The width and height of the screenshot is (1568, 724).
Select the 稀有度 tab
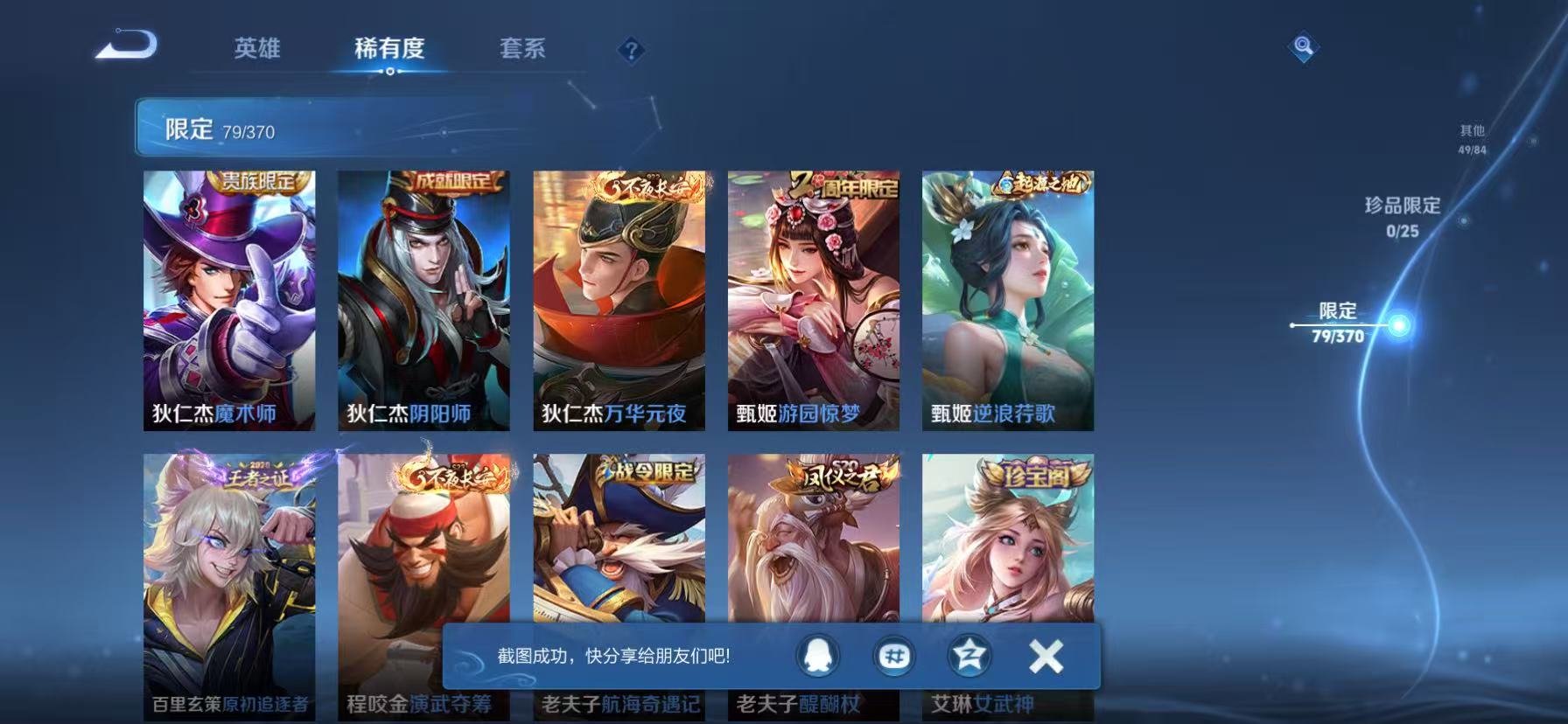pos(390,50)
